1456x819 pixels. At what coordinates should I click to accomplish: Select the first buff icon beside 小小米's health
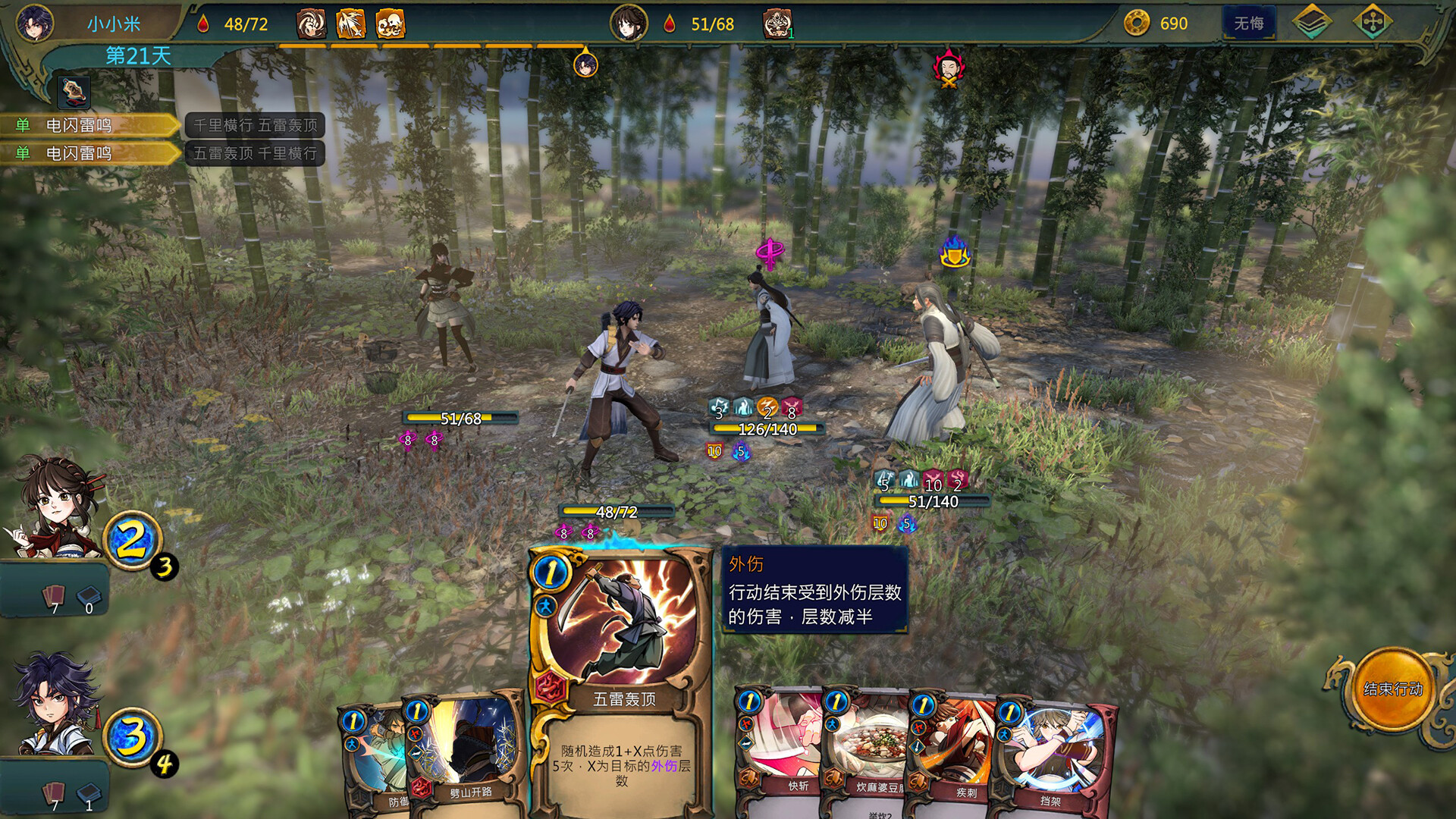coord(310,25)
